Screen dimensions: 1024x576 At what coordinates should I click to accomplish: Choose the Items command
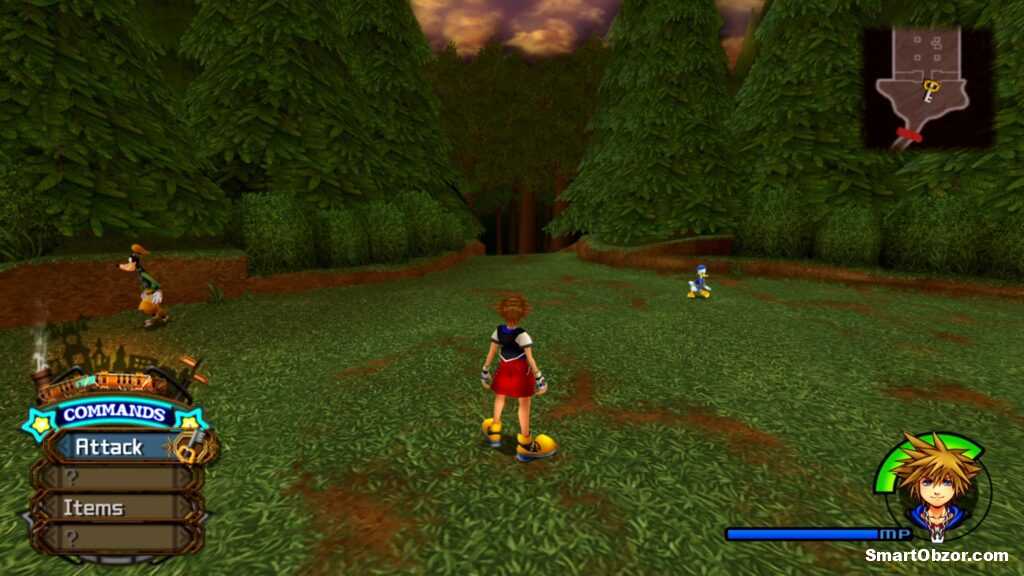click(94, 508)
